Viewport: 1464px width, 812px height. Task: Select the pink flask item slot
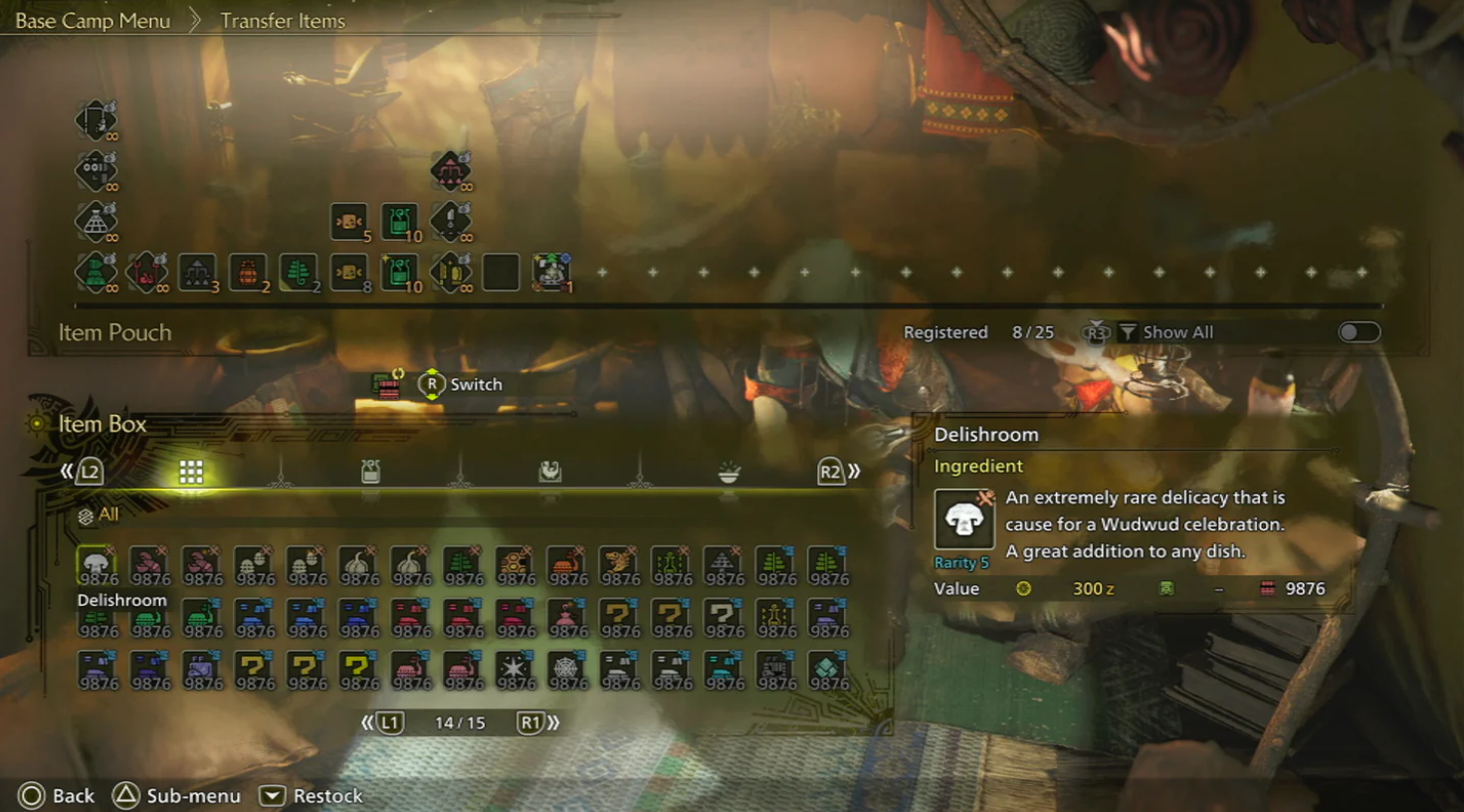coord(566,618)
